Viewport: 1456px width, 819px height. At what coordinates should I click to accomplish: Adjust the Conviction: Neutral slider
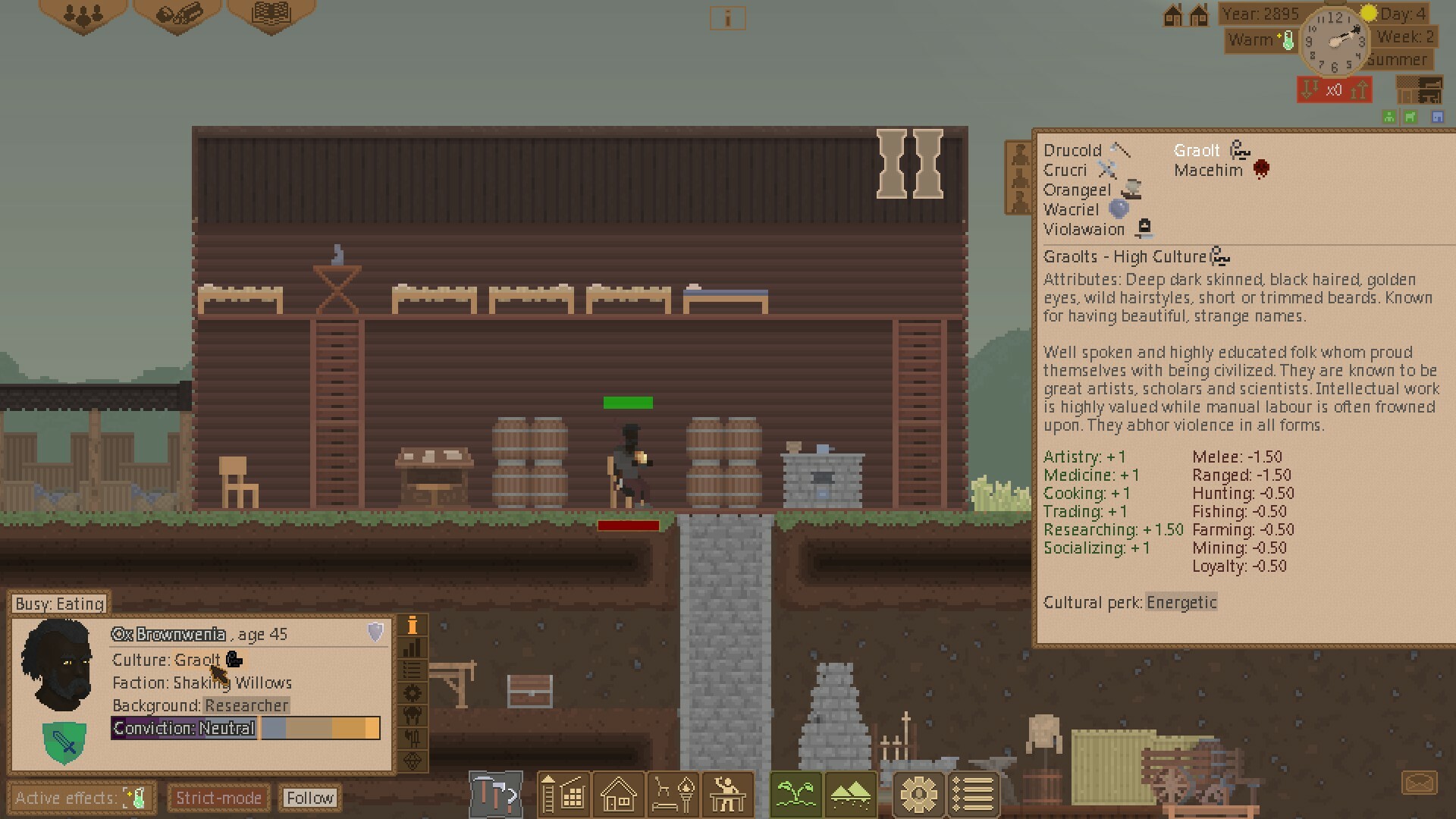pos(318,729)
